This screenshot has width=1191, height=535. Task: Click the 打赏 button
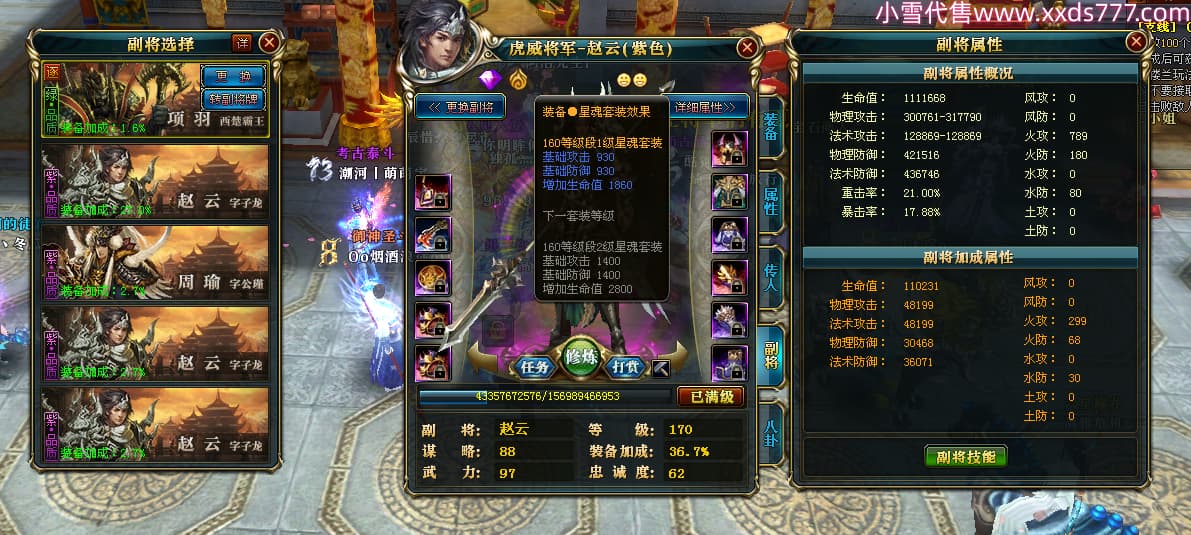click(x=626, y=367)
